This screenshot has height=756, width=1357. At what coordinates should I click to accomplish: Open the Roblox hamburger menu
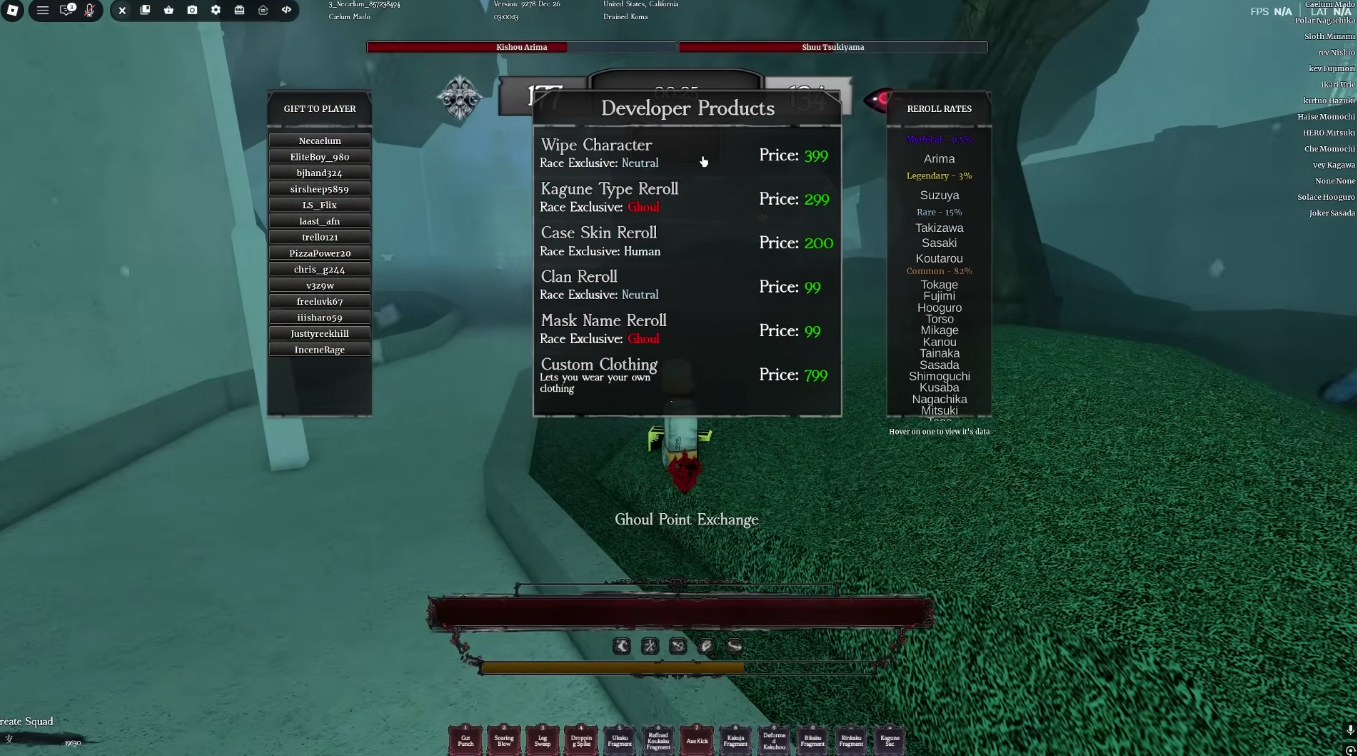coord(43,11)
